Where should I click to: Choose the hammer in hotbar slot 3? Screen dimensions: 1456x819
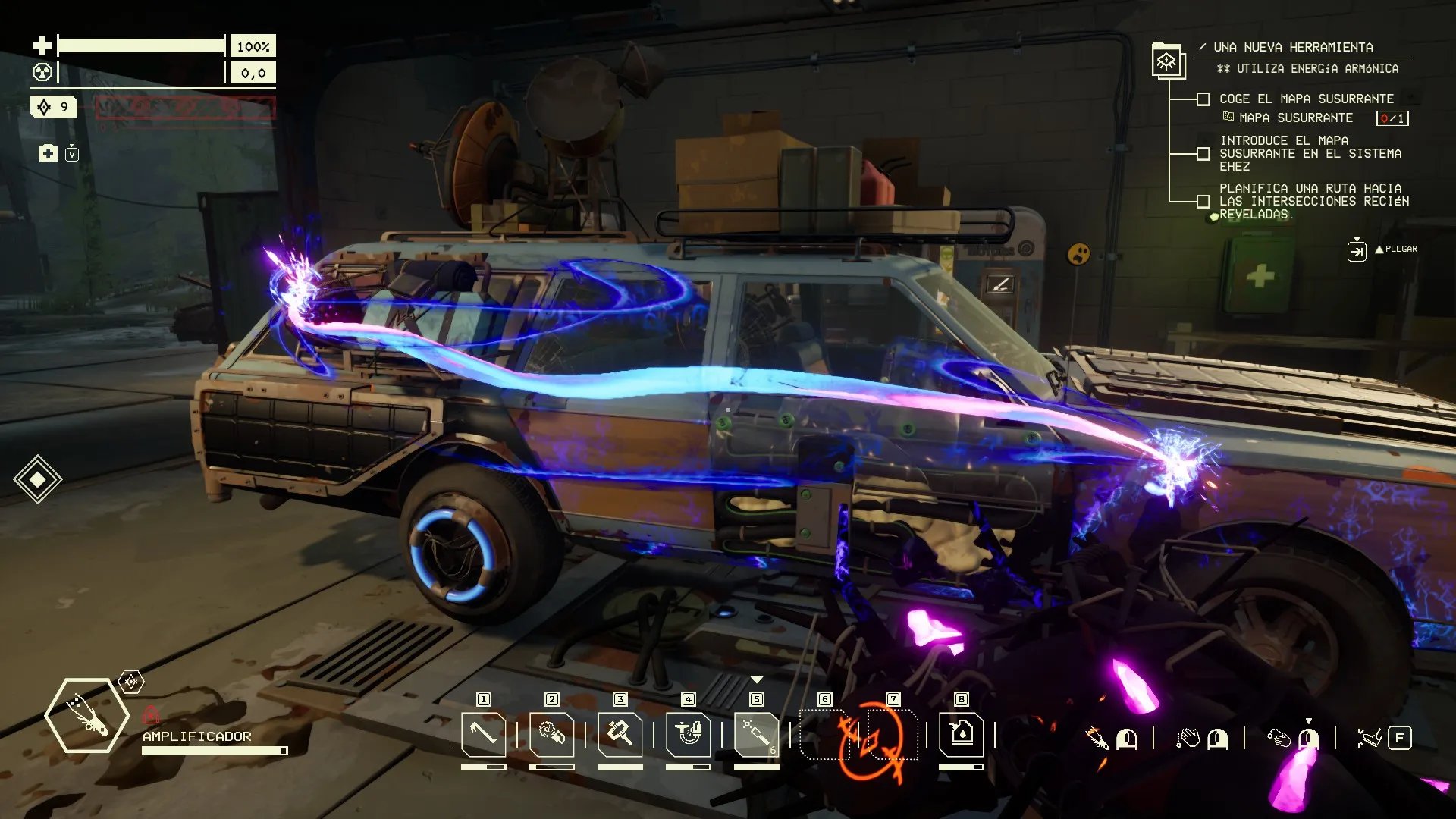tap(620, 734)
